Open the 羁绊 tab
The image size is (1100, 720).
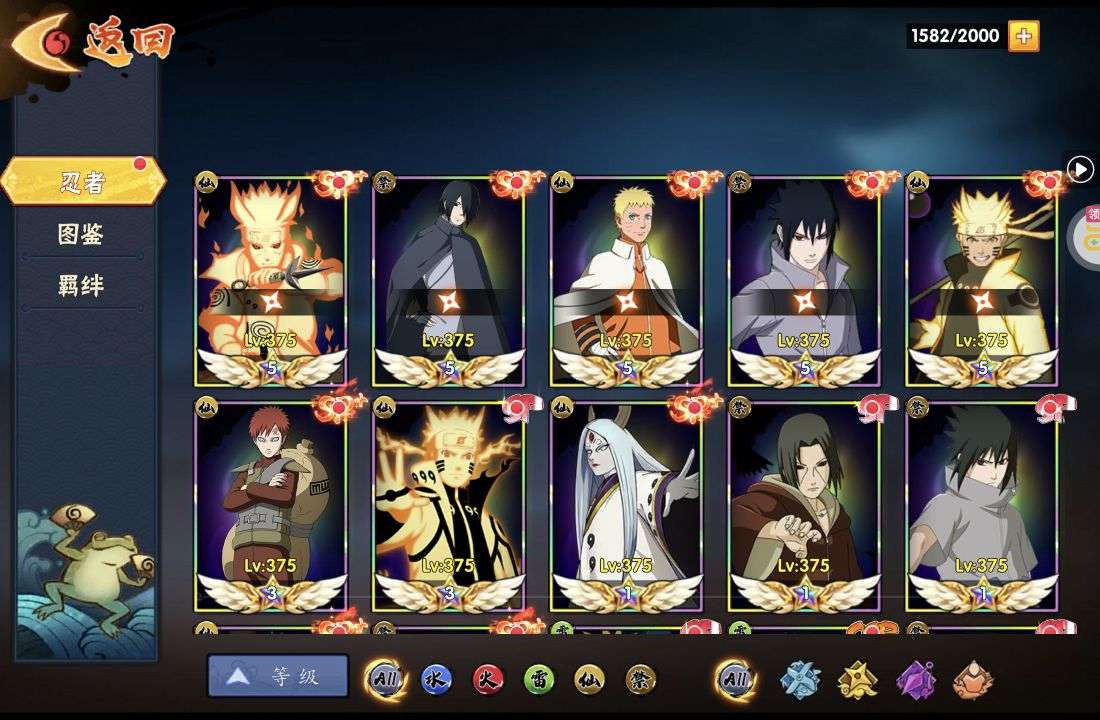81,286
